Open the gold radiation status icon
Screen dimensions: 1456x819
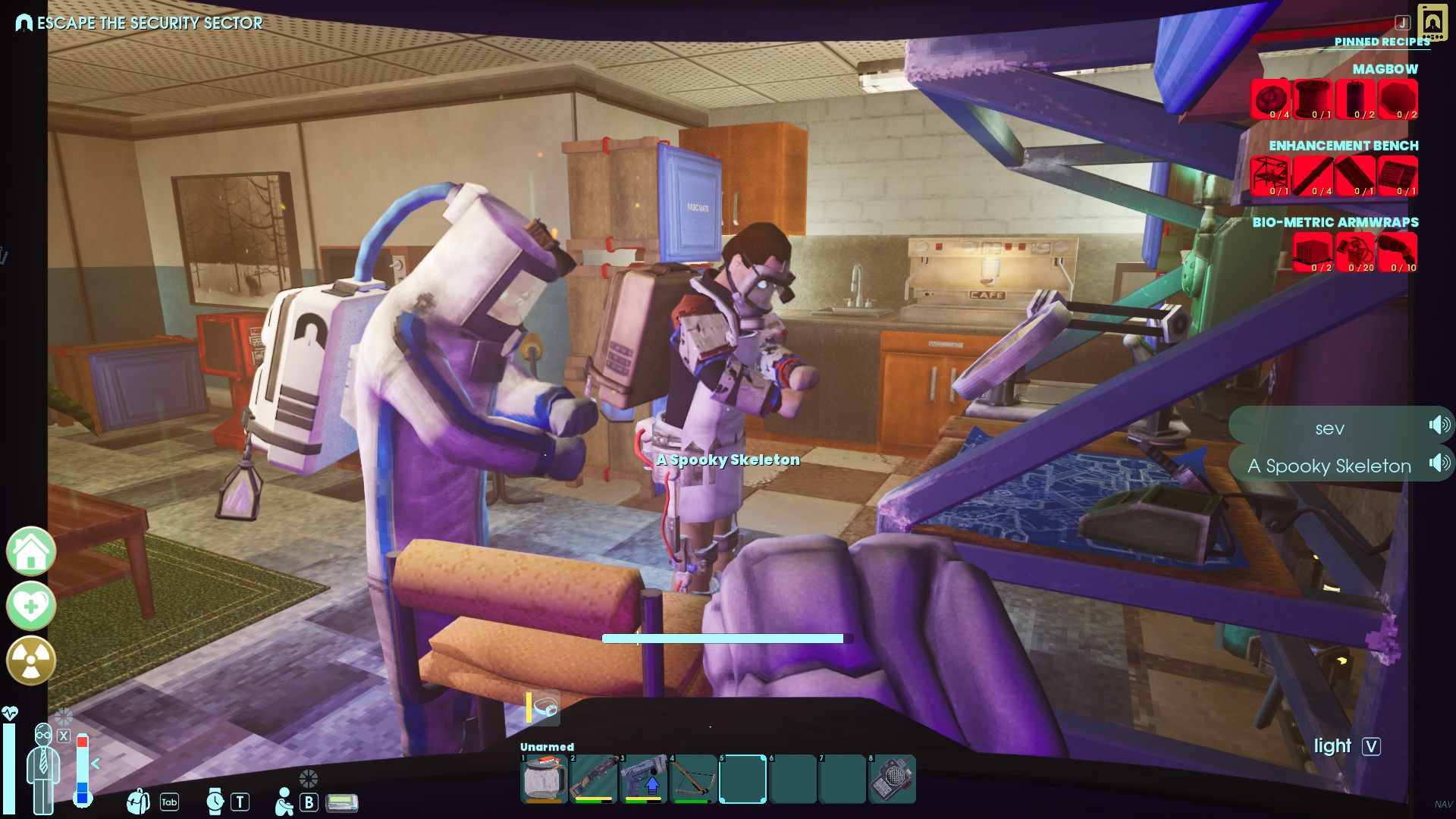coord(31,661)
